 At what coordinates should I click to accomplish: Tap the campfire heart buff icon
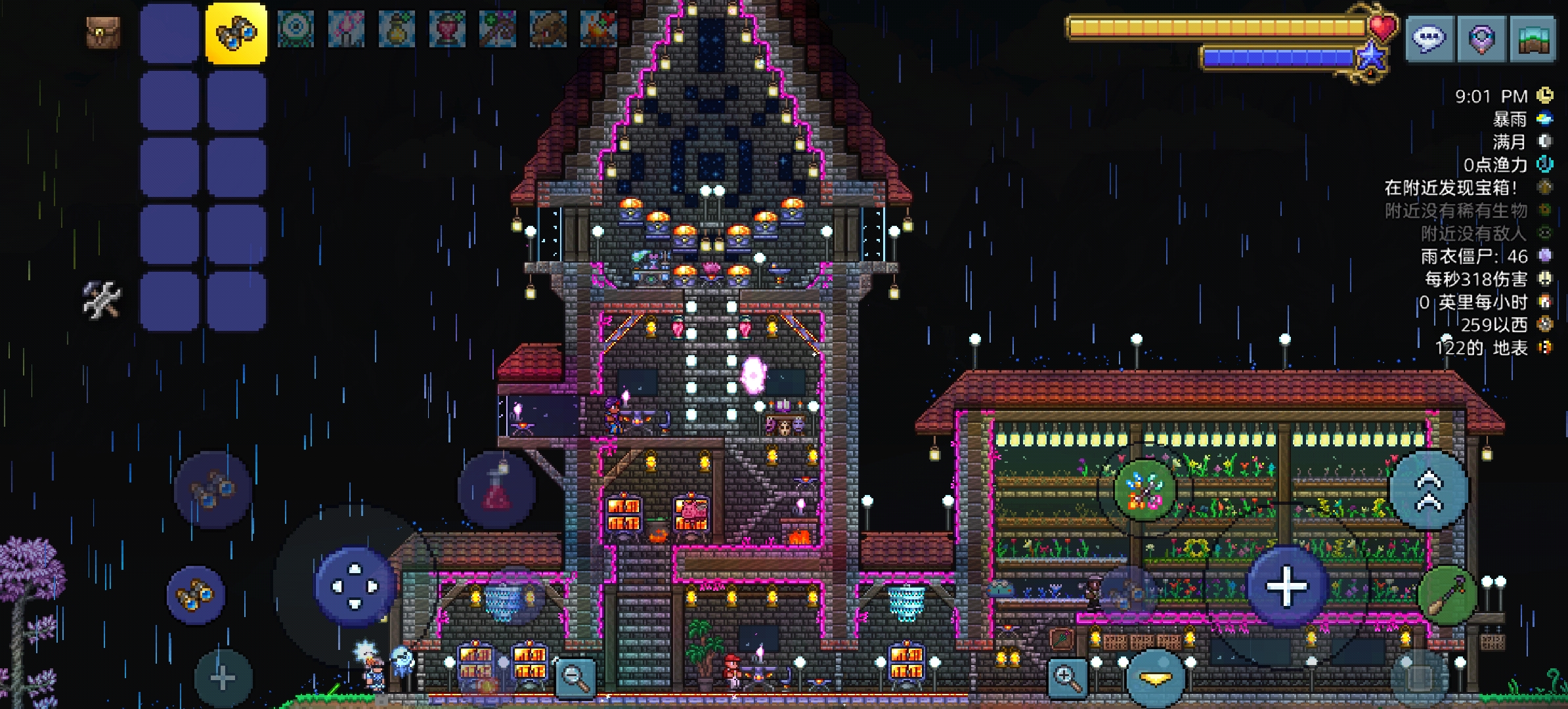(x=598, y=30)
